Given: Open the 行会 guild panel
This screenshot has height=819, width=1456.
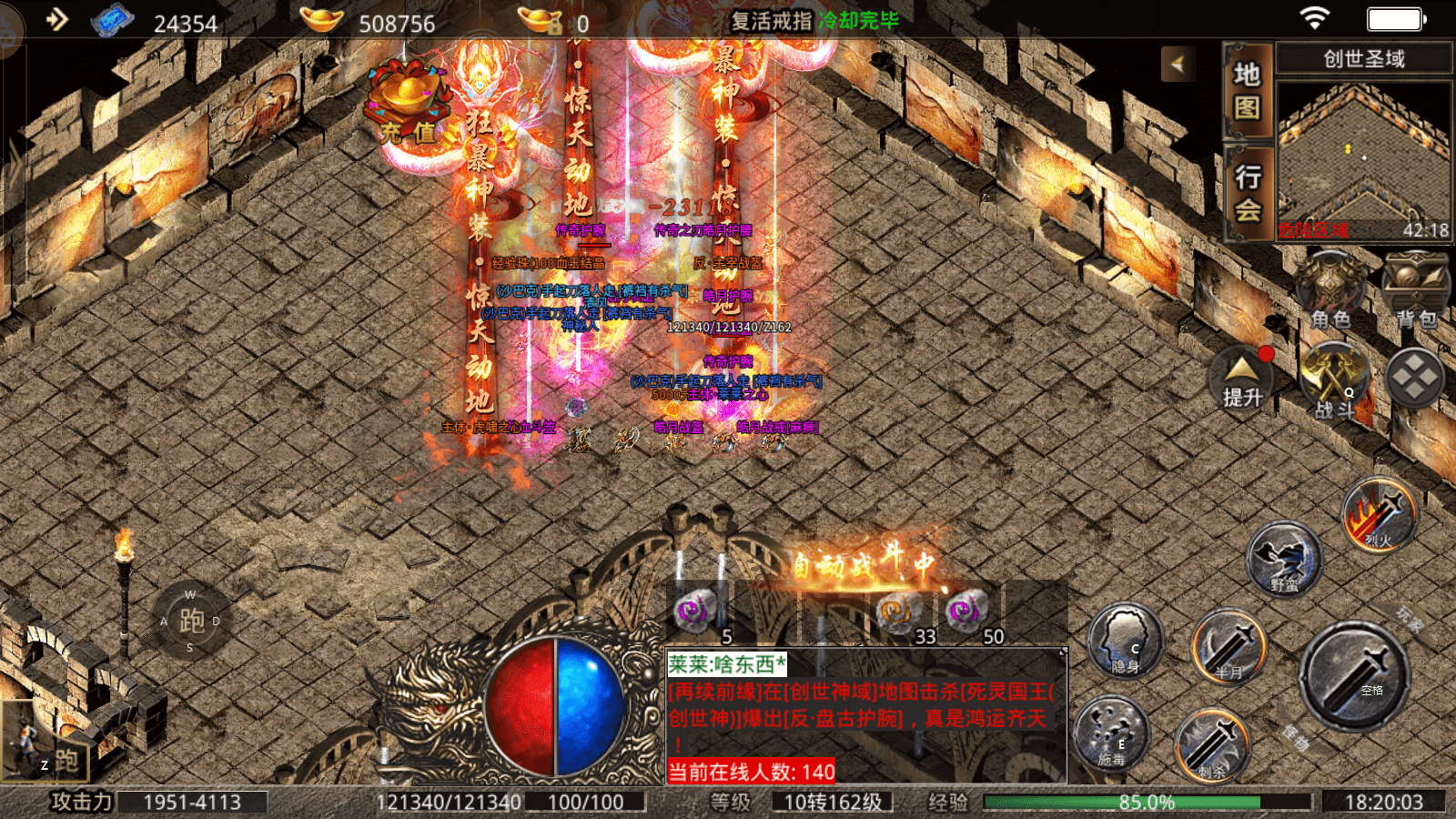Looking at the screenshot, I should click(x=1247, y=193).
